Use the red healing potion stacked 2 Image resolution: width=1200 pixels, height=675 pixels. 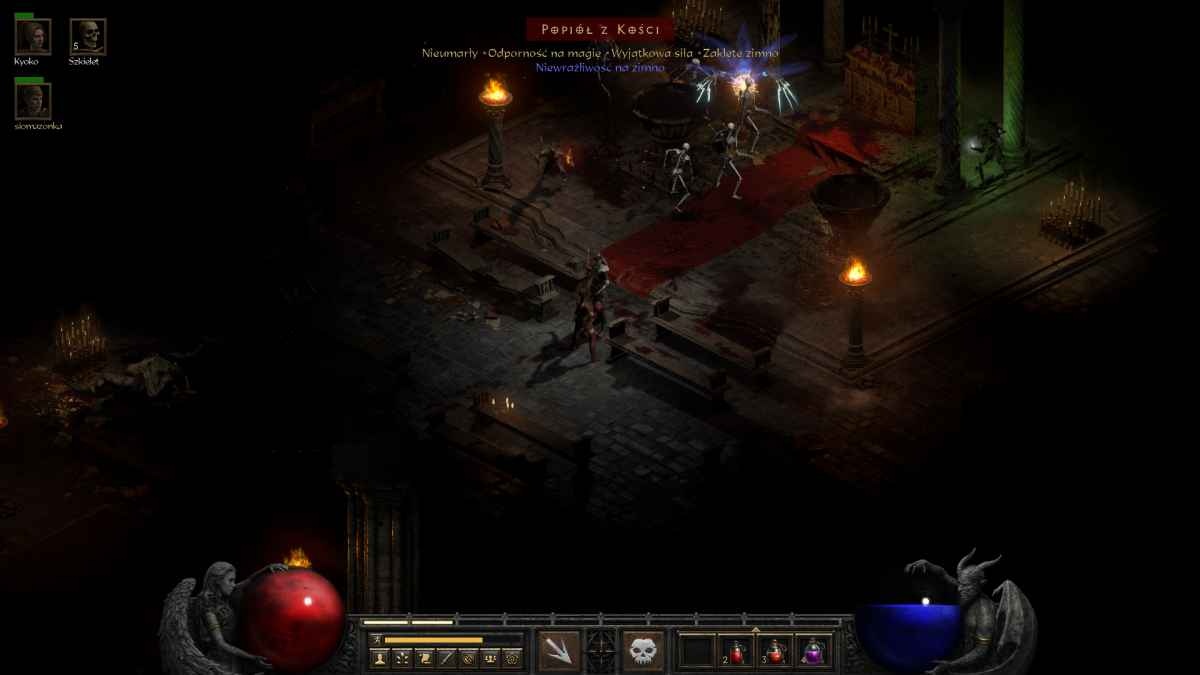pyautogui.click(x=737, y=651)
